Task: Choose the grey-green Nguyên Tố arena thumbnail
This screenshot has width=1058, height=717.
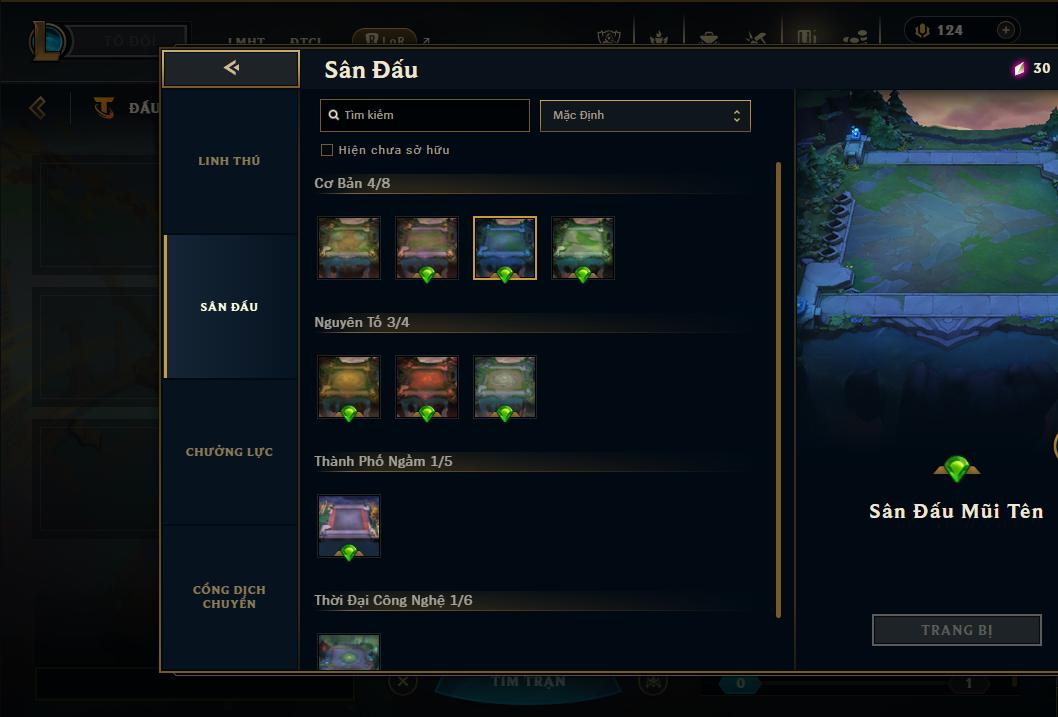Action: 505,387
